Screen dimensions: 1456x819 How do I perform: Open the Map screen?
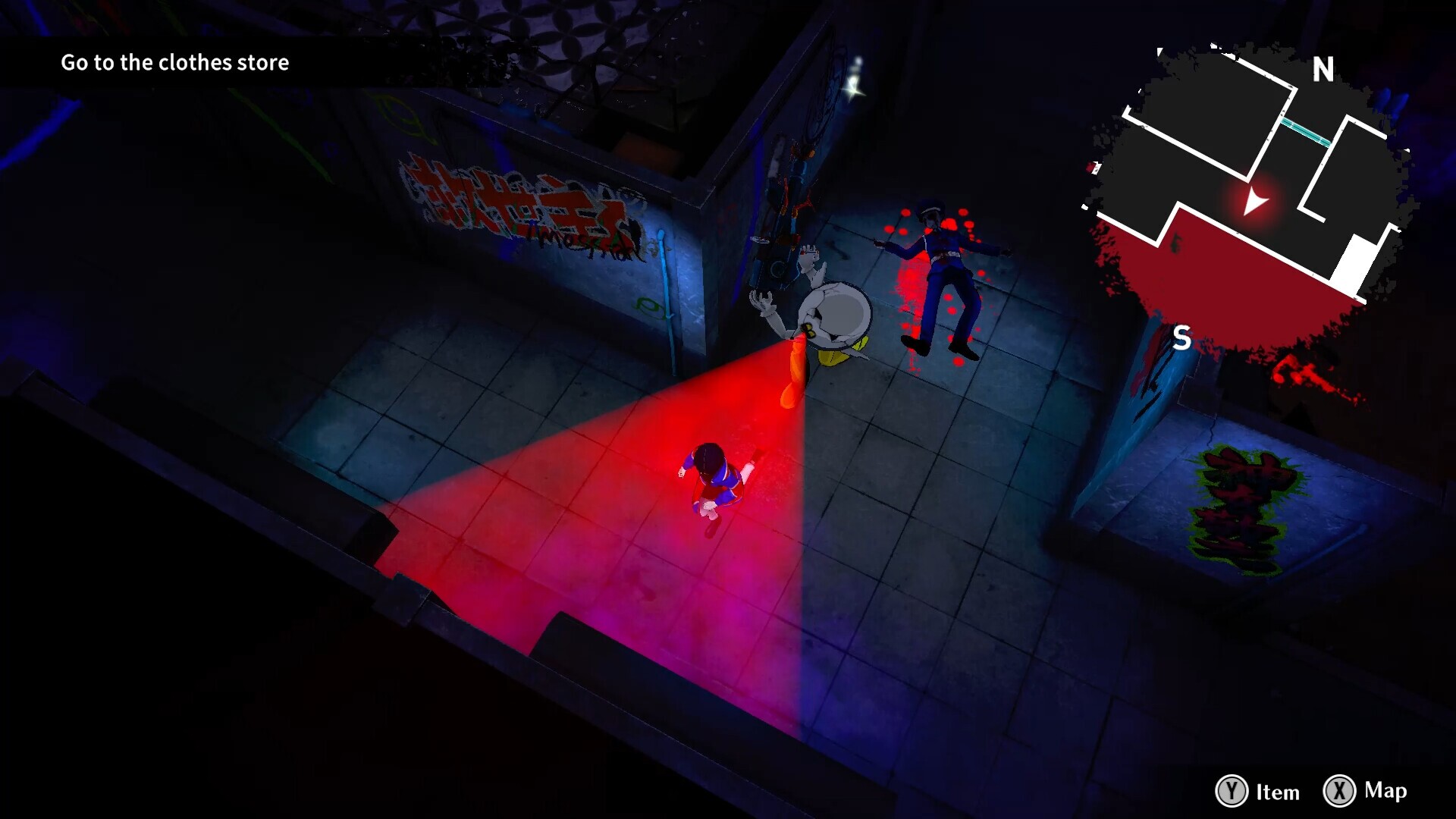(x=1366, y=790)
